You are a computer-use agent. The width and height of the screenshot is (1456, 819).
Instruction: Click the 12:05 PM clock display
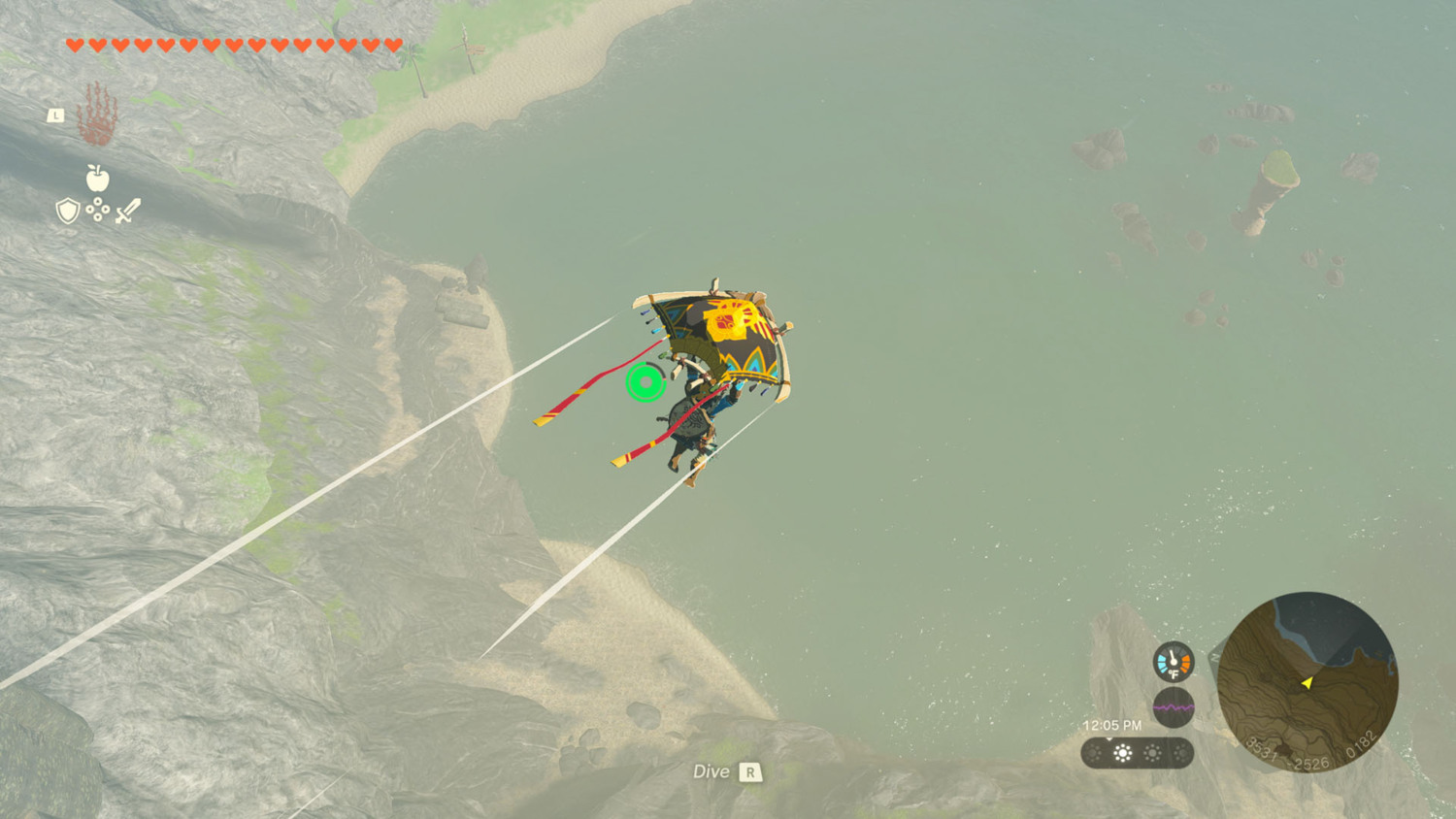1111,724
